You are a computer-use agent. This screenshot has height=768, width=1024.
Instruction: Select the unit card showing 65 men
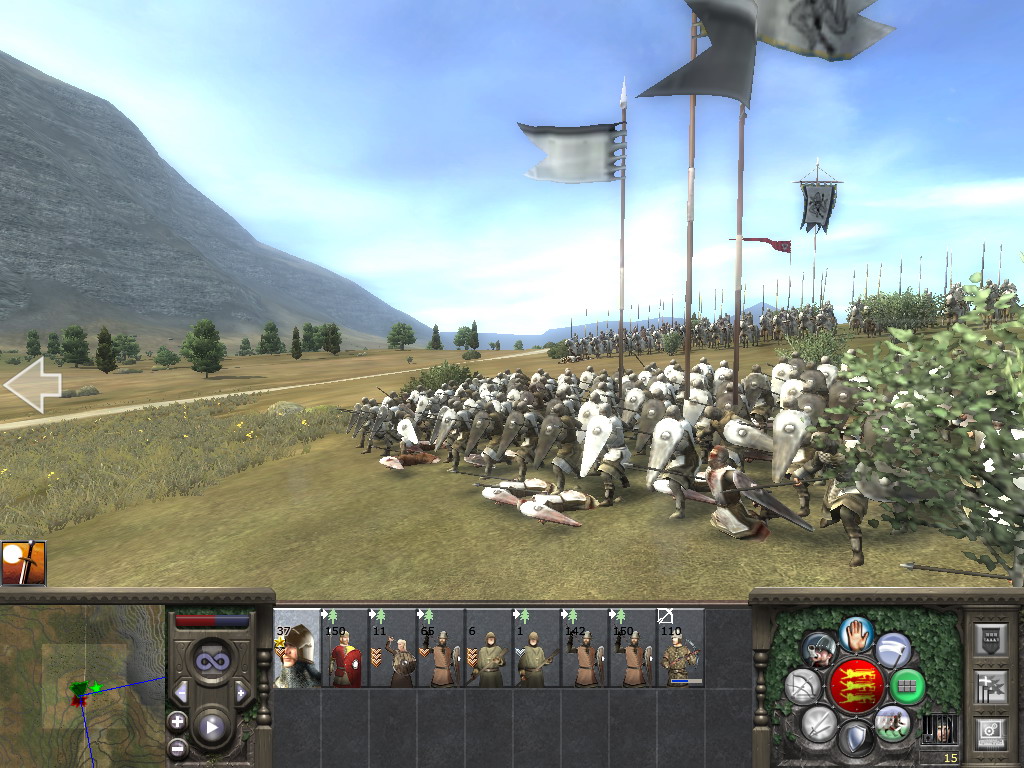[x=441, y=648]
